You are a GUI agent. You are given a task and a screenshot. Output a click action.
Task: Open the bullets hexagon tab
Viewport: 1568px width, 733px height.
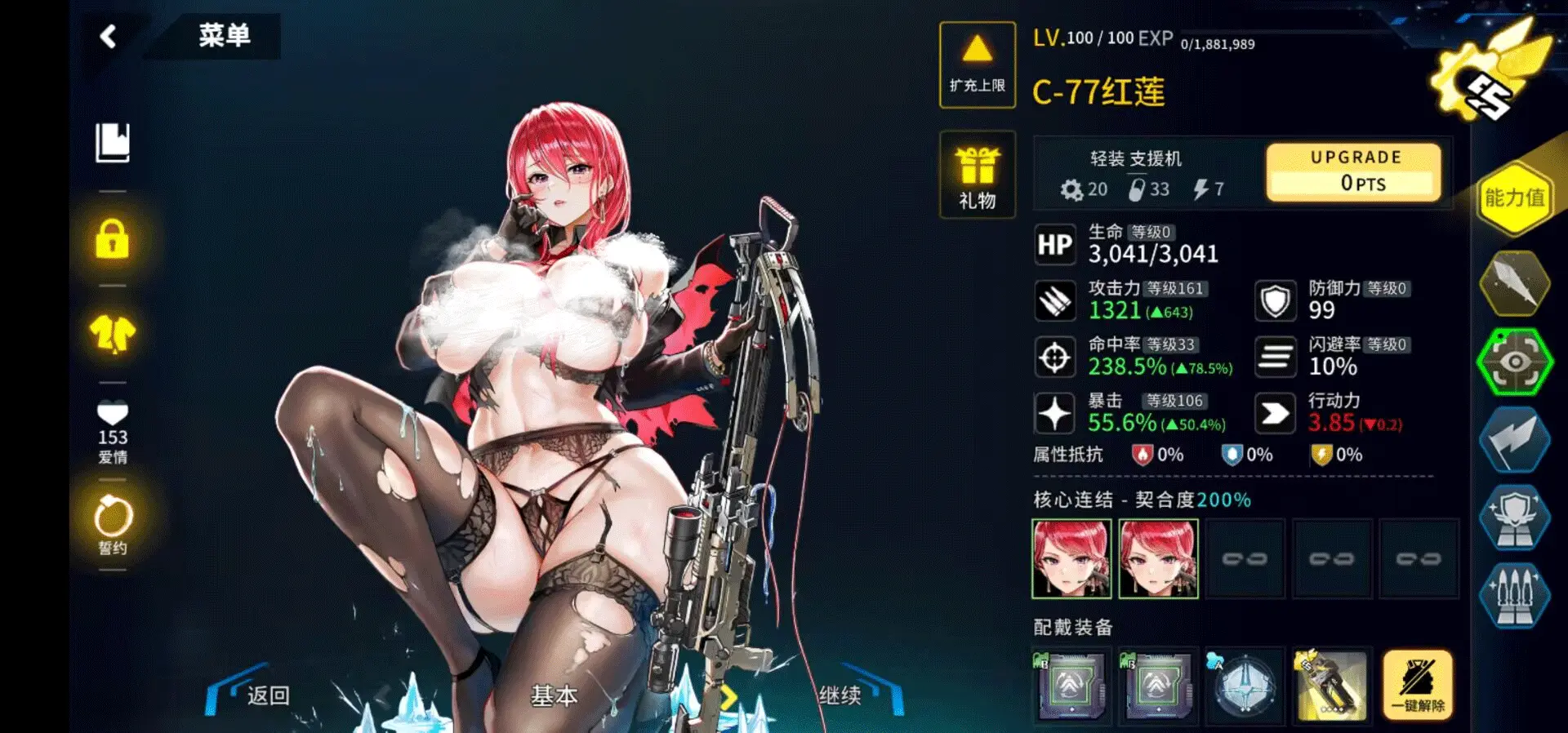click(x=1514, y=596)
